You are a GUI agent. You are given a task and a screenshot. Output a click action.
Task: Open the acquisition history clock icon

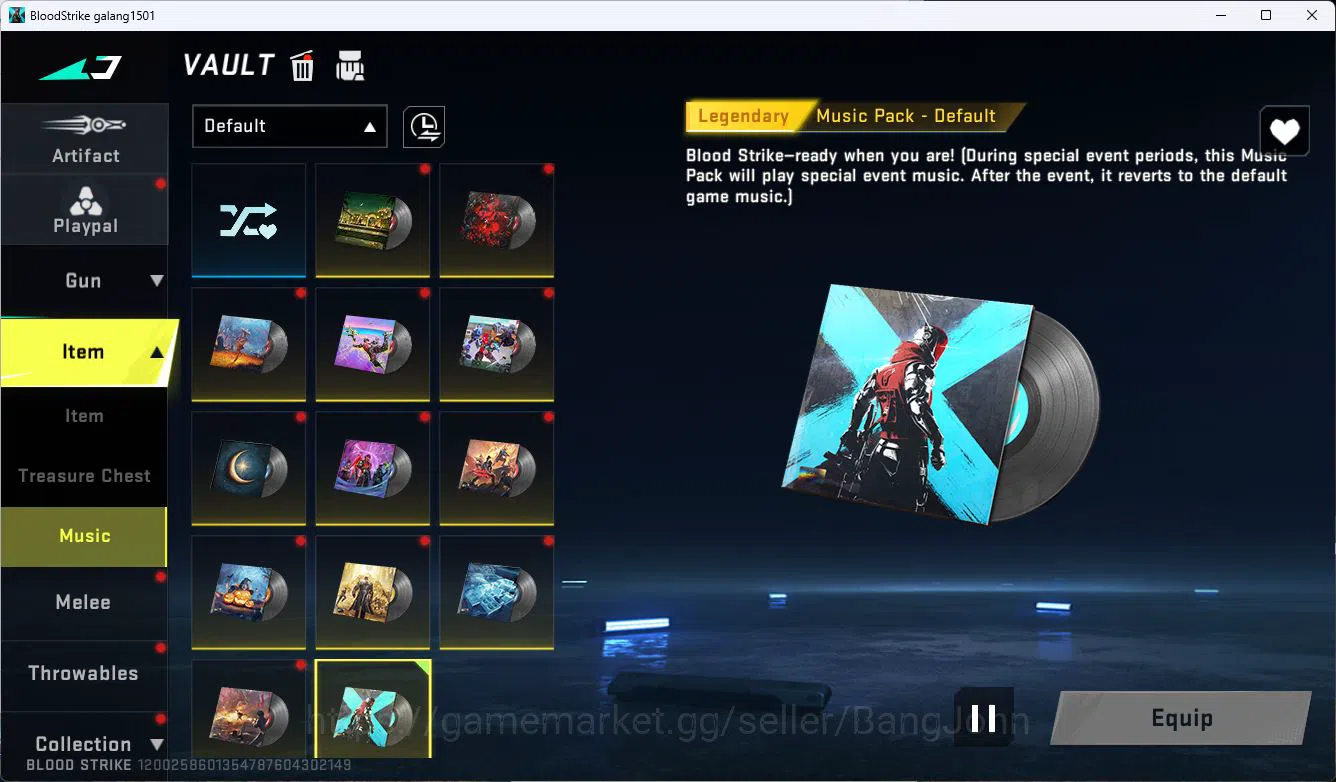[x=423, y=127]
